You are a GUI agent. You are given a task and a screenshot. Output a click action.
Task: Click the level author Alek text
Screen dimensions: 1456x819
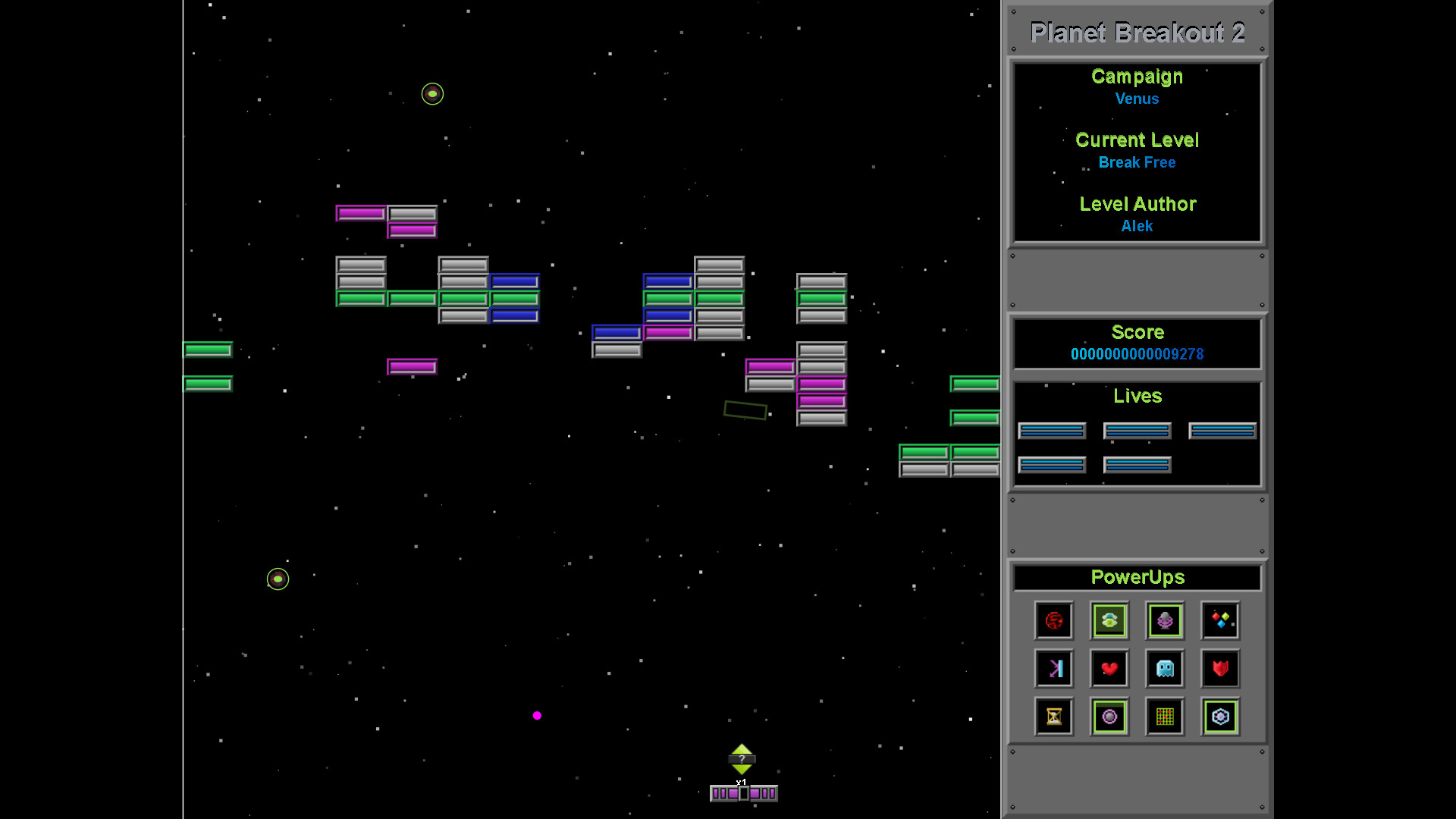pos(1137,225)
